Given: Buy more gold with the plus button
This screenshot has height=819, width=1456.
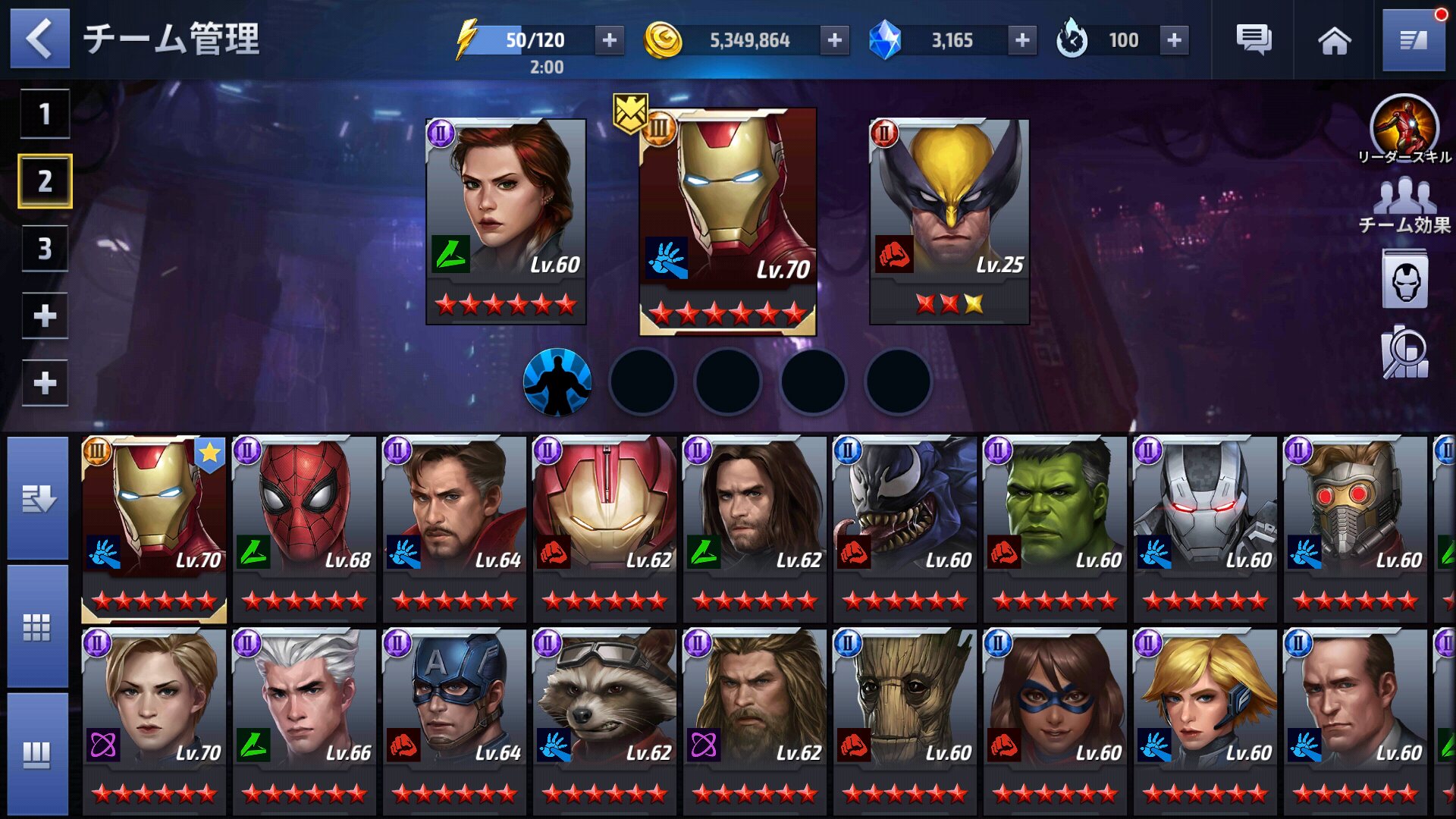Looking at the screenshot, I should coord(834,40).
